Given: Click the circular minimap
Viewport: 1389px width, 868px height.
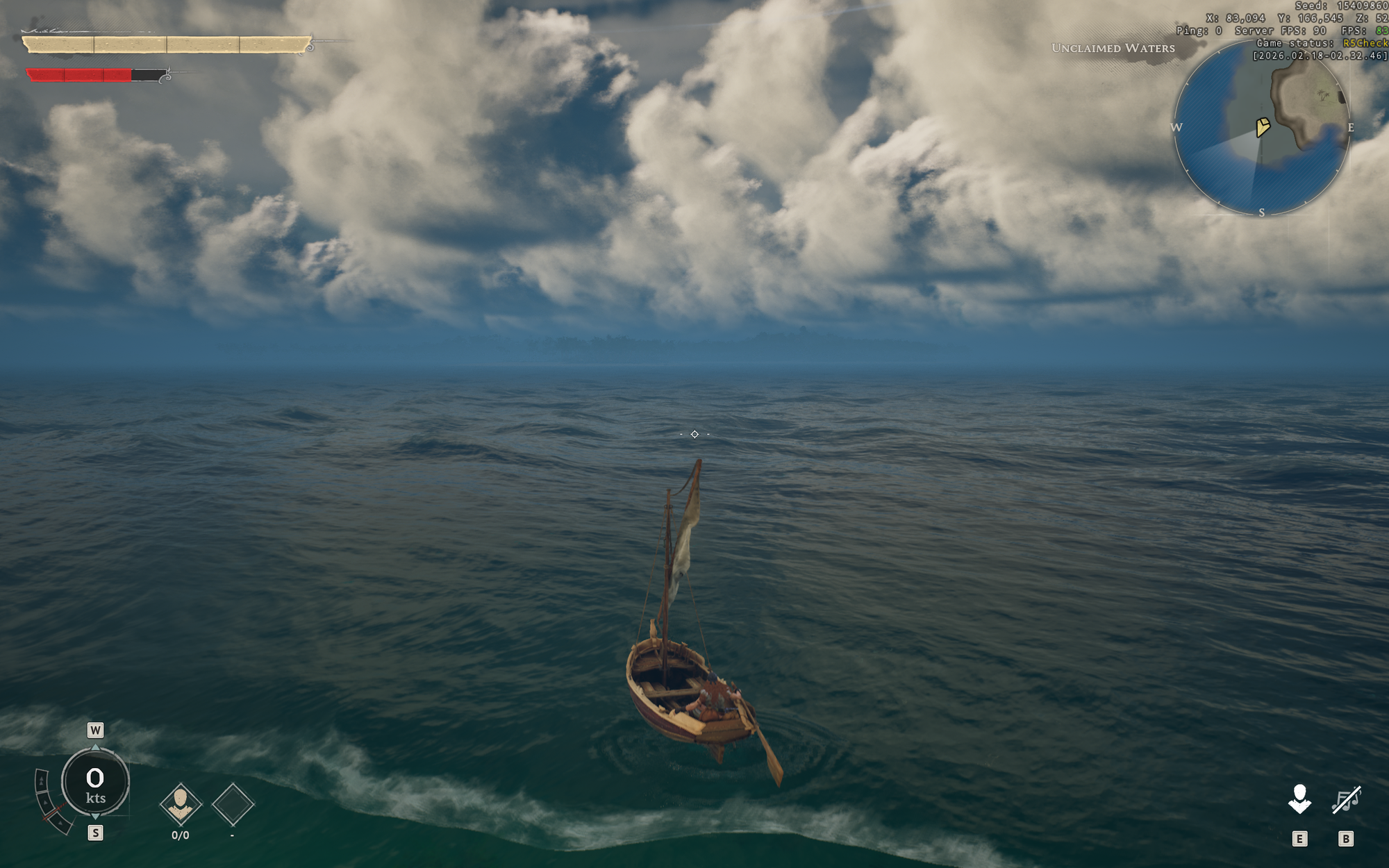Looking at the screenshot, I should (x=1261, y=127).
